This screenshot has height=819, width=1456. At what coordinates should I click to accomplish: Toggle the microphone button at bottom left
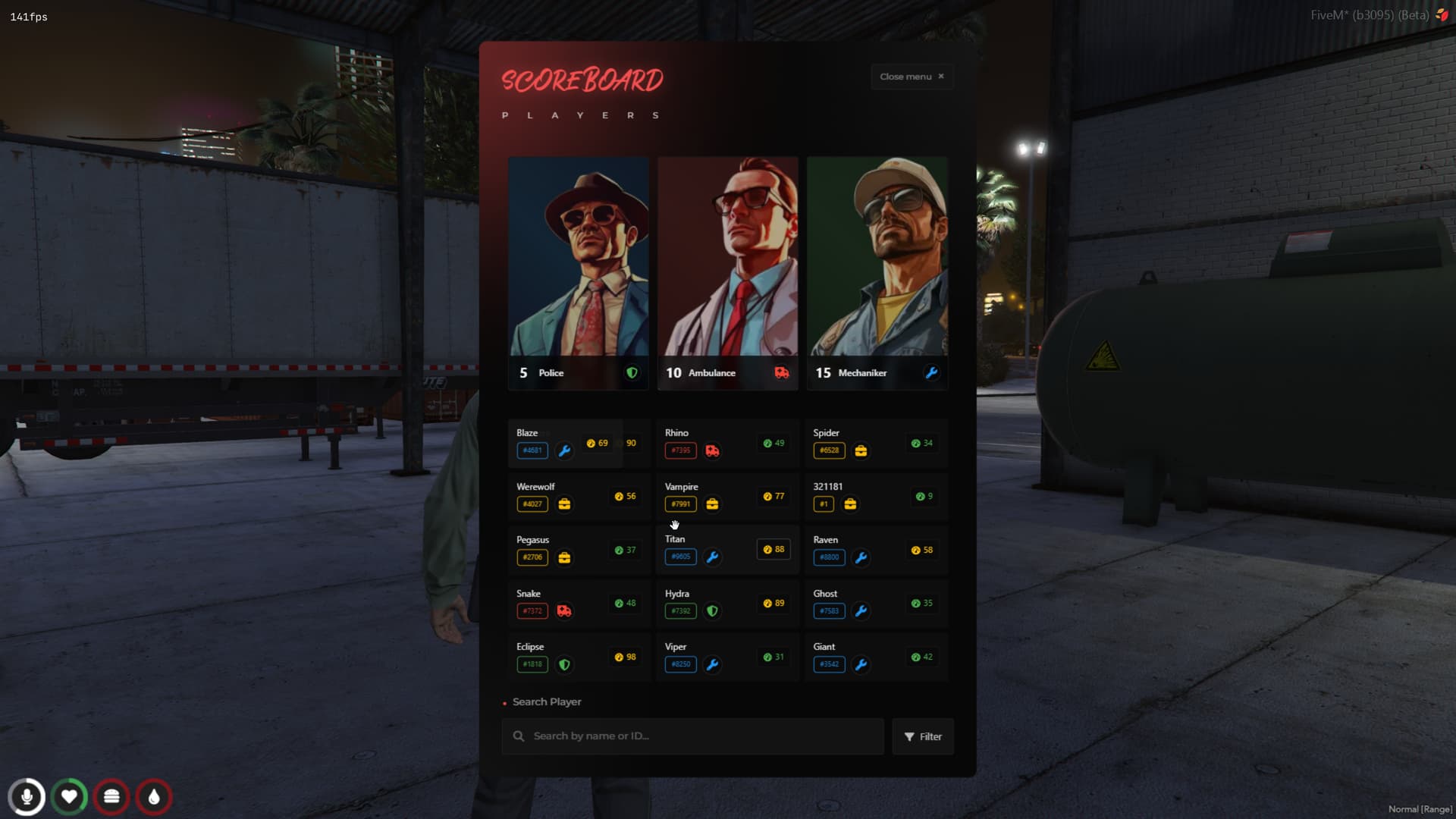pyautogui.click(x=27, y=797)
